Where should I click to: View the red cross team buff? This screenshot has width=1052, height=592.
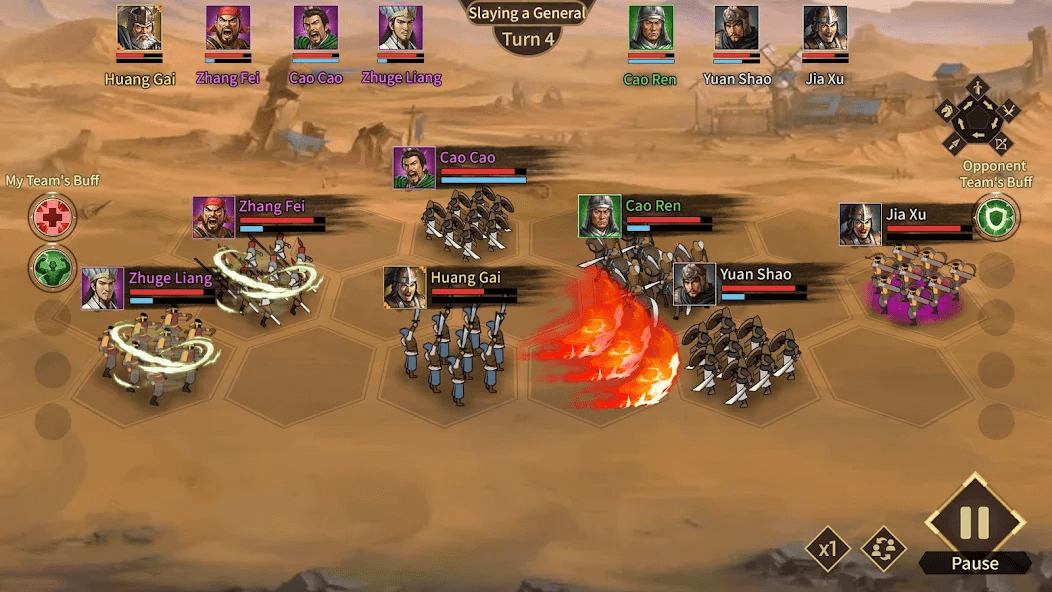click(53, 217)
